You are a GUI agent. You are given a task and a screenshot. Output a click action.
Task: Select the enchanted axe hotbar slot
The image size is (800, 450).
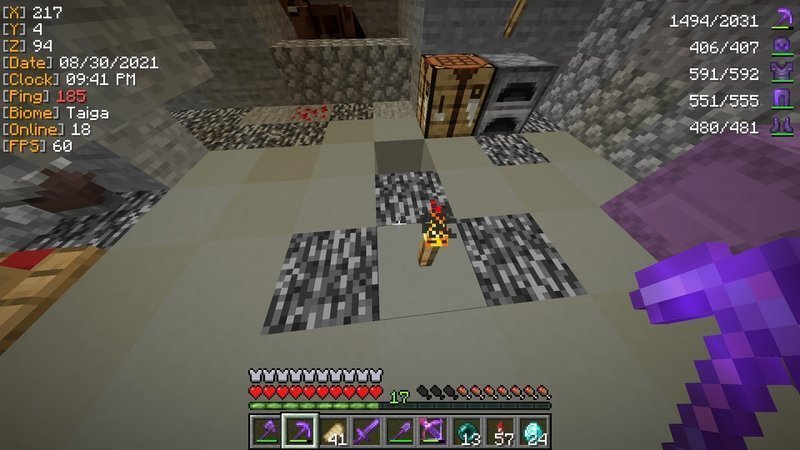pyautogui.click(x=266, y=430)
